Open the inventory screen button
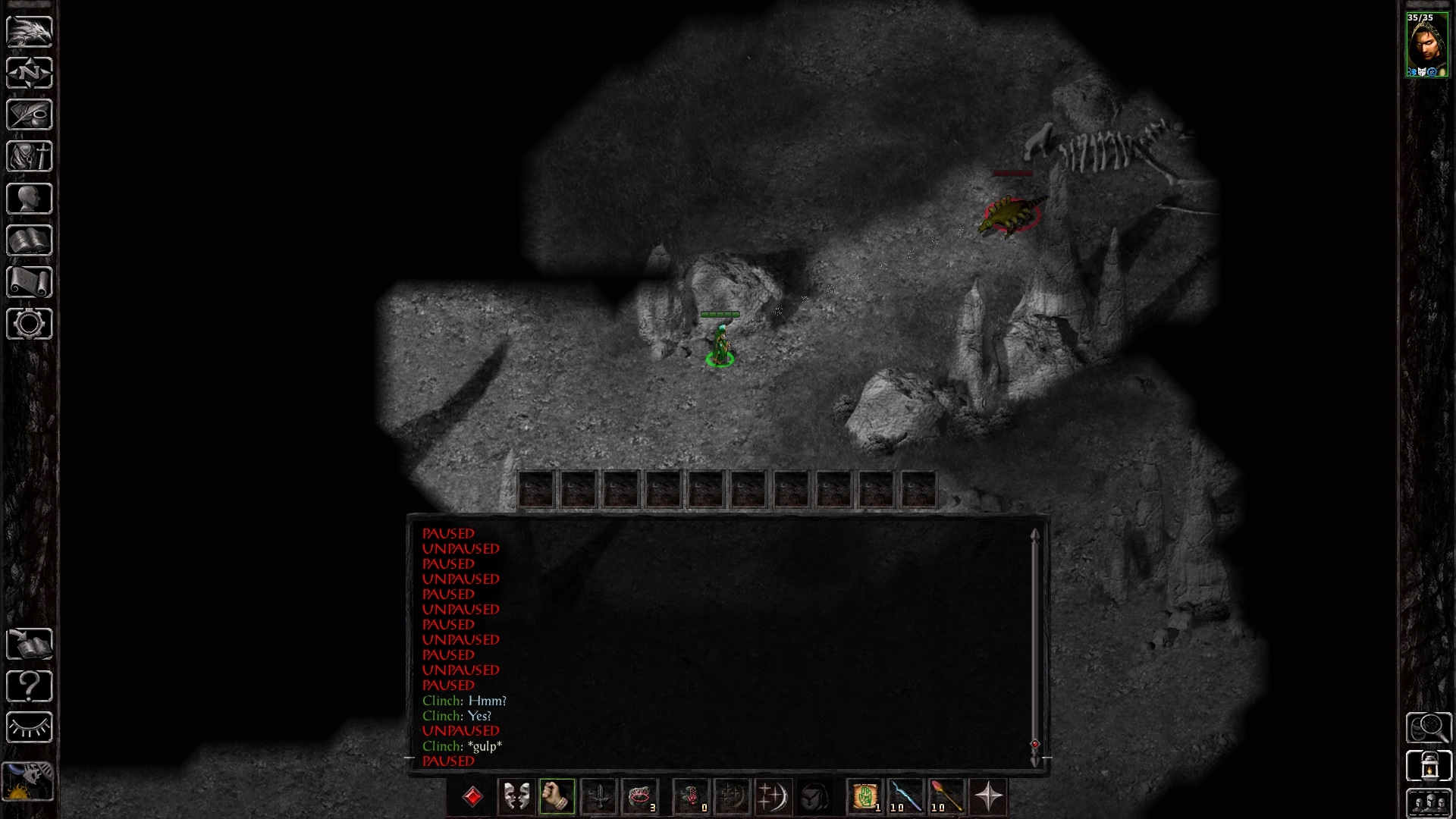 [30, 156]
